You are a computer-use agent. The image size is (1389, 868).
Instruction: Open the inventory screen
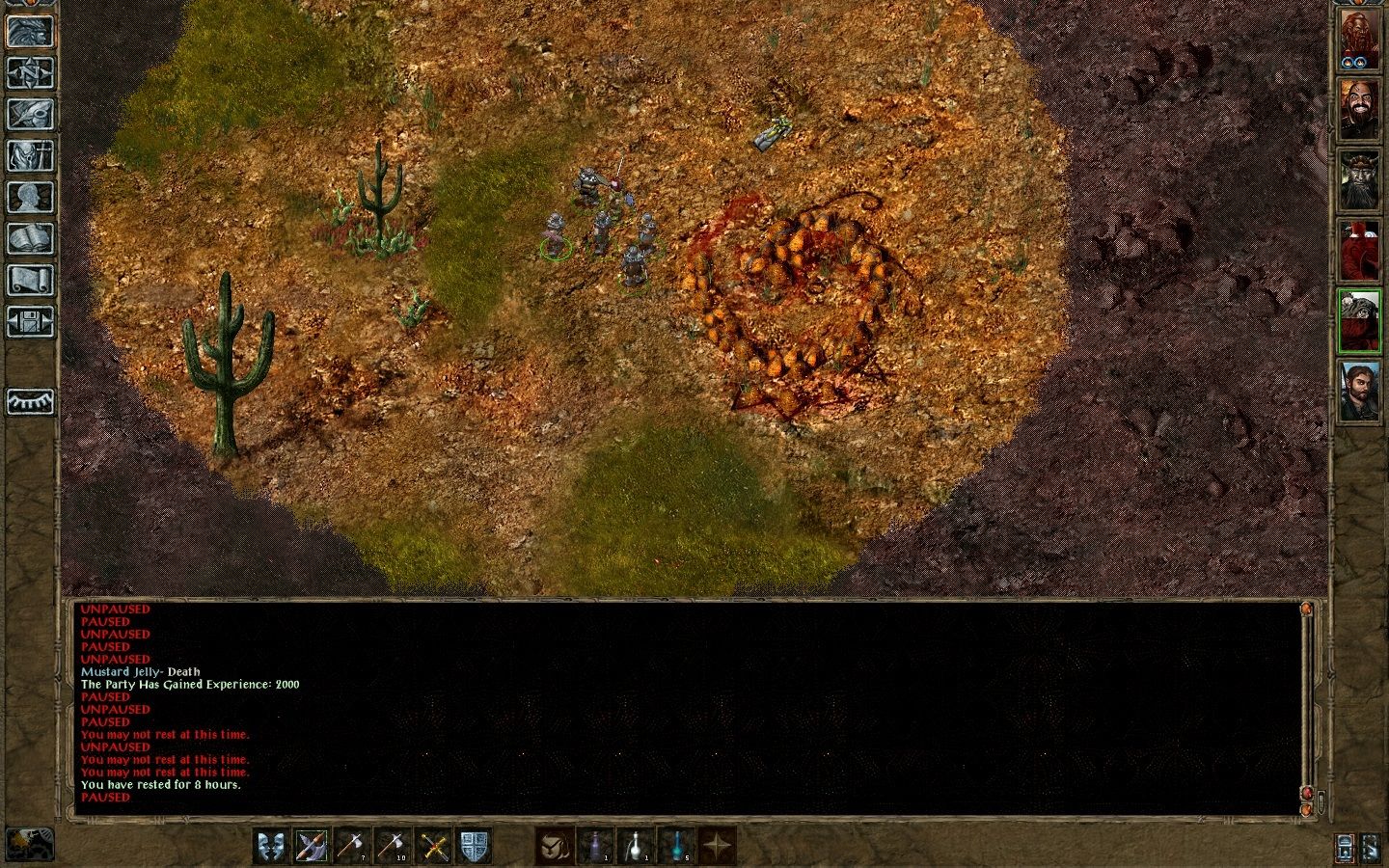click(x=31, y=157)
